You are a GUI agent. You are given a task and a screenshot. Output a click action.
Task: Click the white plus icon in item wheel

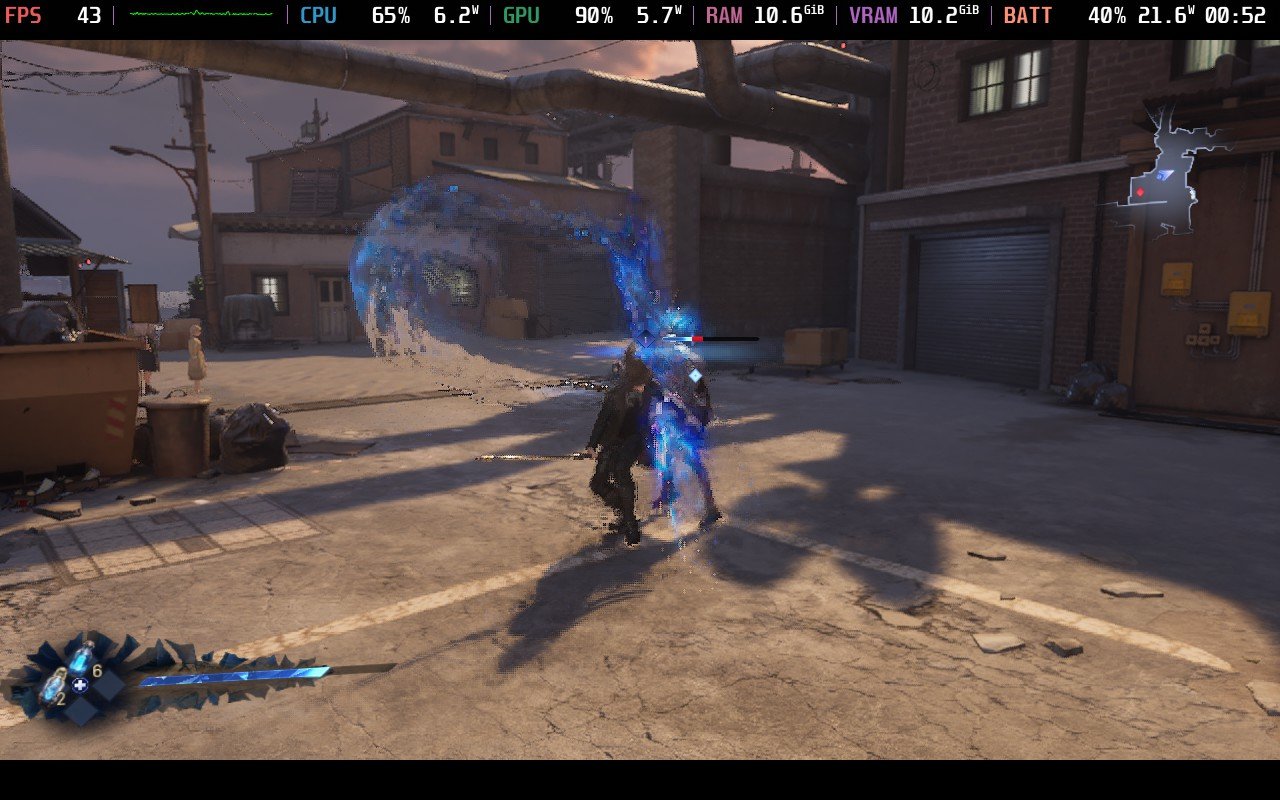pos(80,685)
